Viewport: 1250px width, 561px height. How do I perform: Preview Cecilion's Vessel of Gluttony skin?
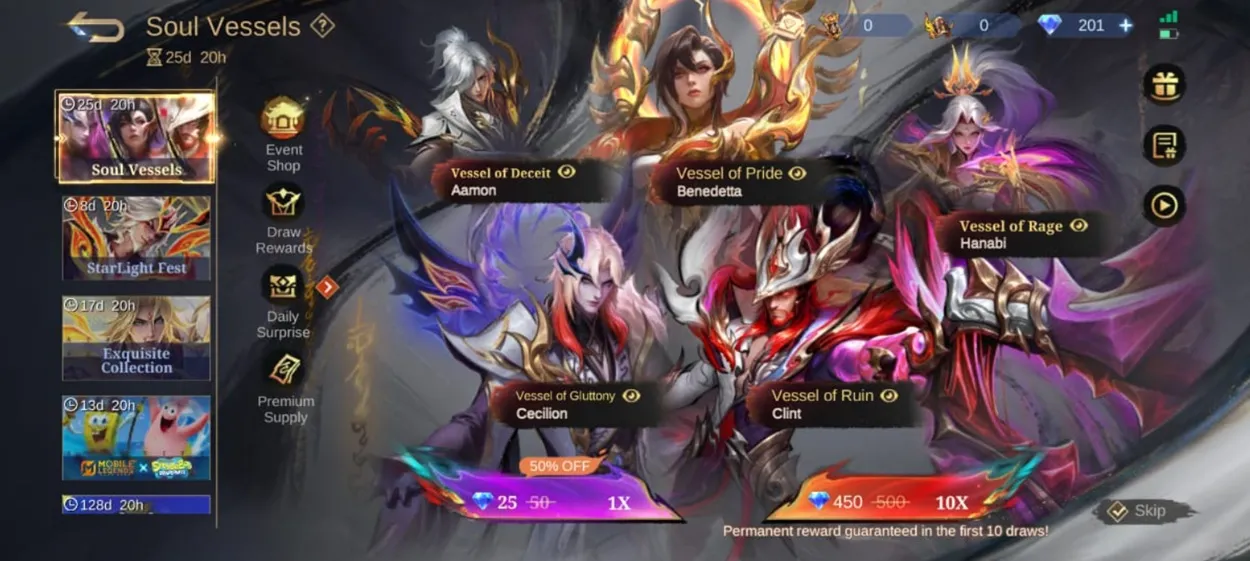(631, 396)
